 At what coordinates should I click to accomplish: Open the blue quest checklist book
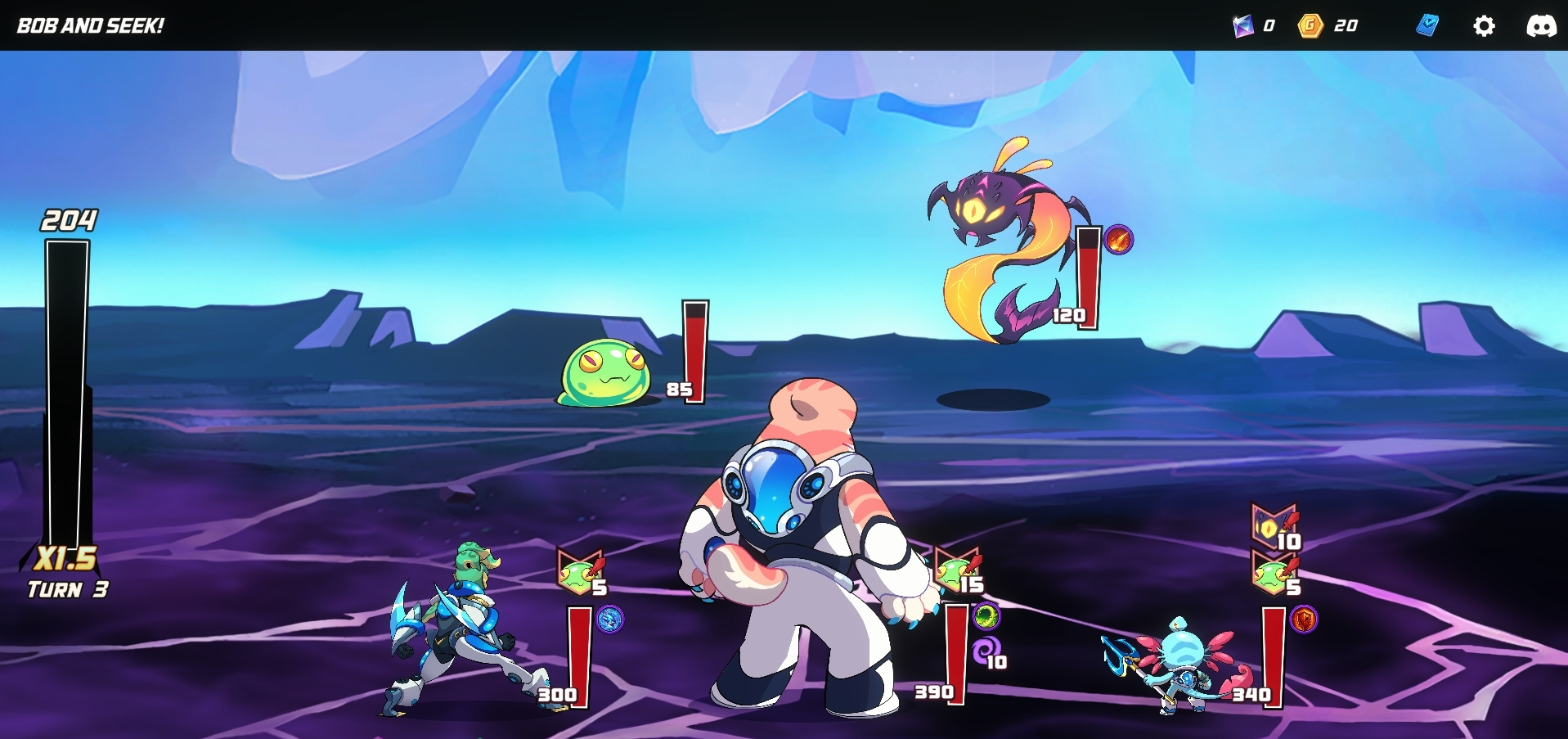tap(1426, 25)
